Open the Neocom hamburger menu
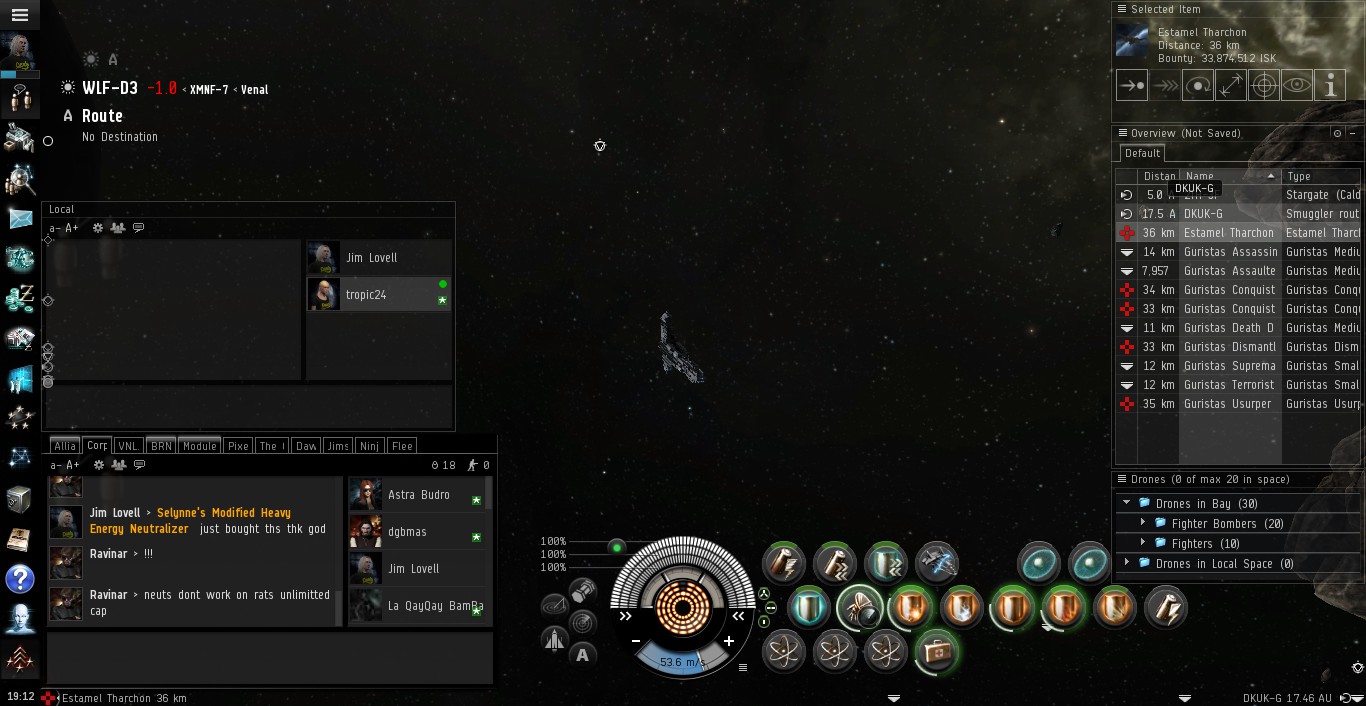This screenshot has width=1366, height=706. click(19, 15)
